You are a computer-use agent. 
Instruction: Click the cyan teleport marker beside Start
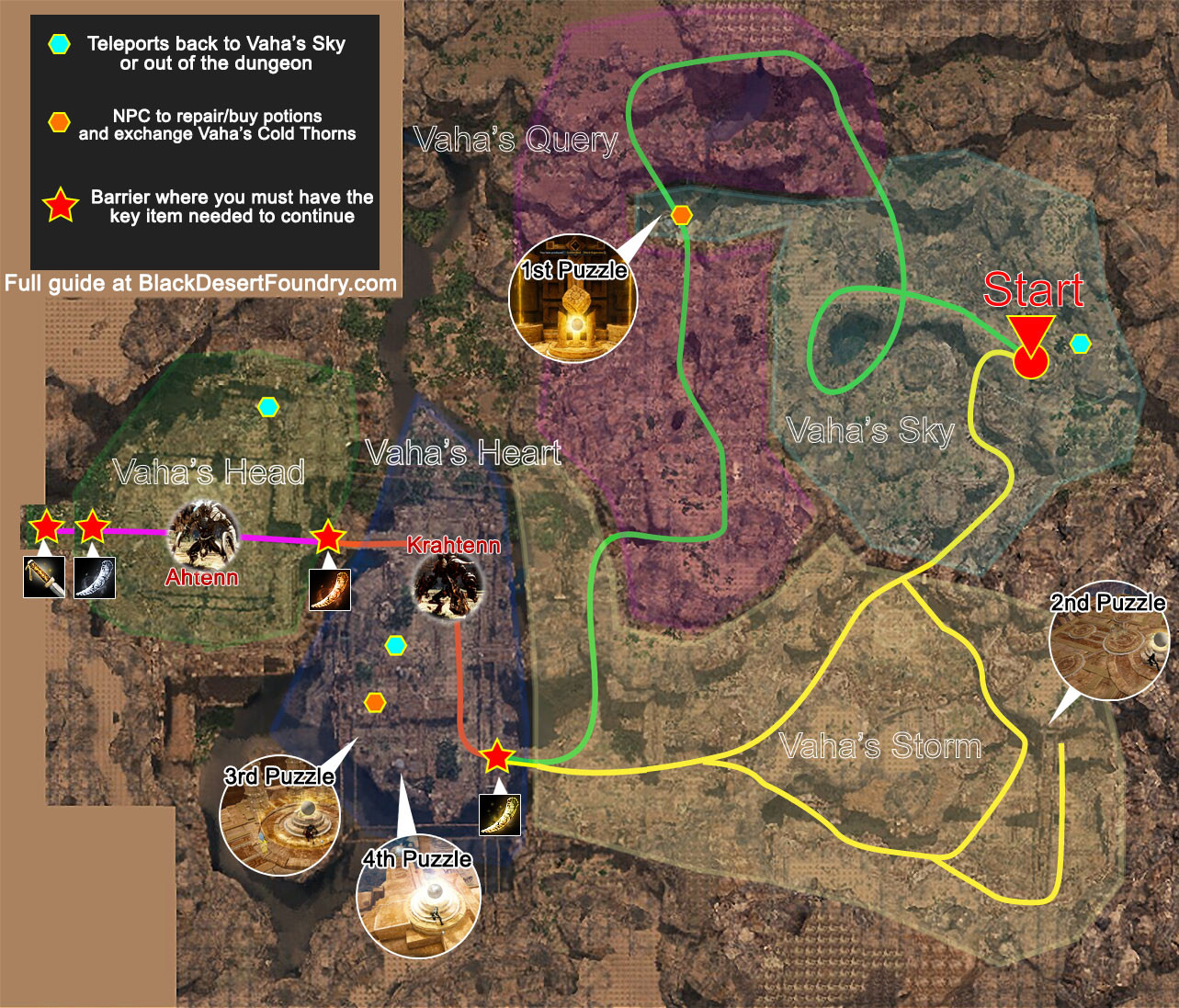(1081, 344)
